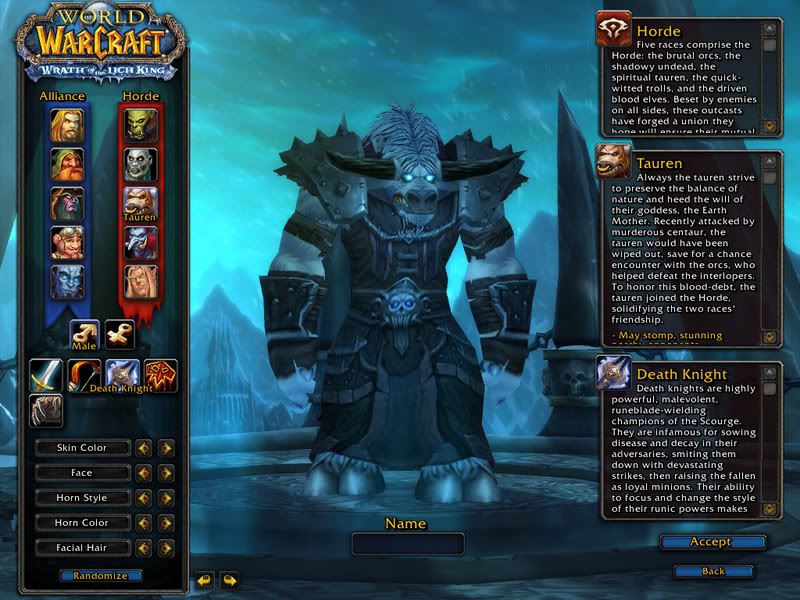Image resolution: width=800 pixels, height=600 pixels.
Task: Choose the Blood Elf race portrait
Action: click(x=140, y=282)
